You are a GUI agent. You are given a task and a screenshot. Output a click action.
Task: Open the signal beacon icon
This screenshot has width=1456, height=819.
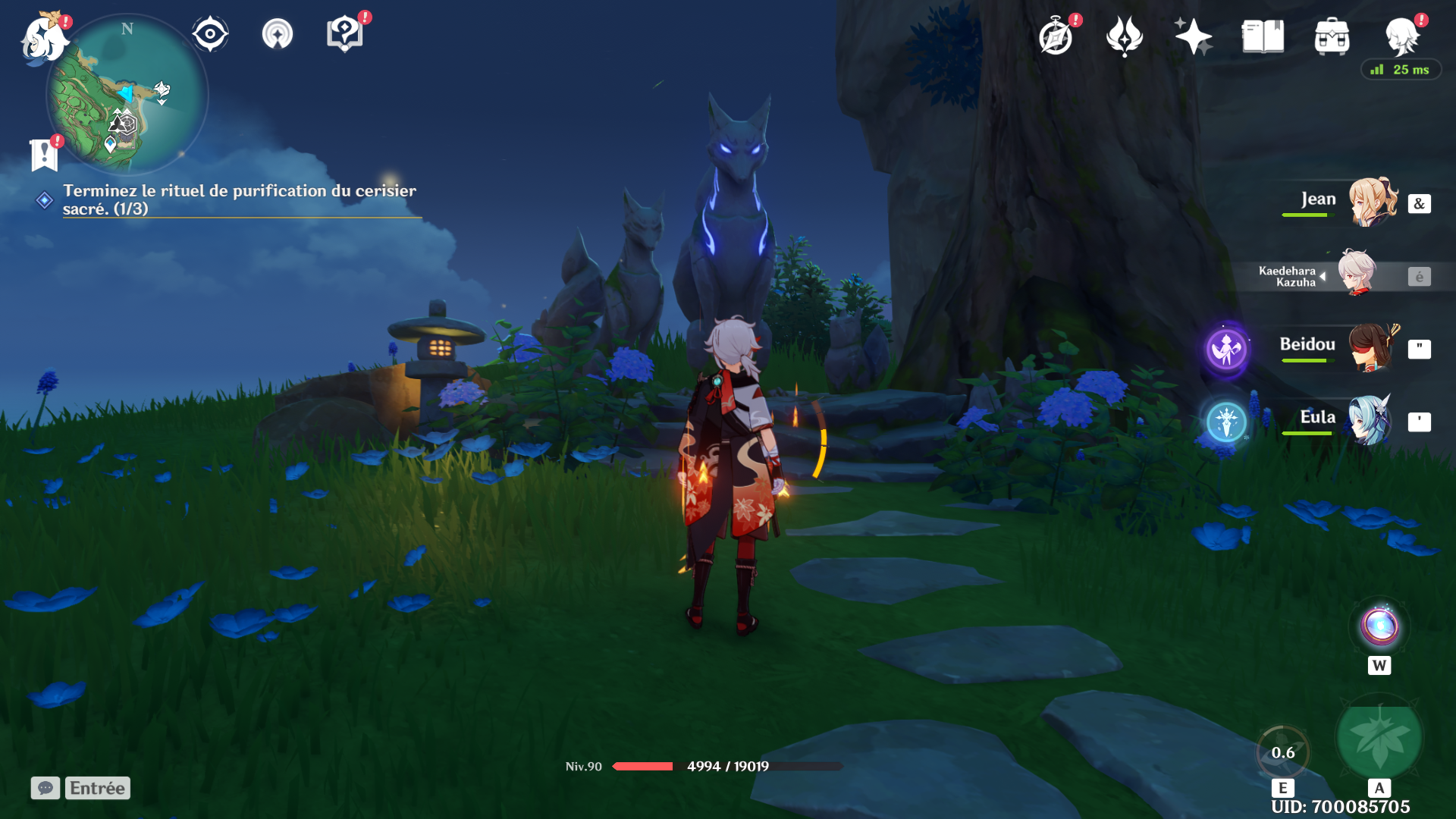[278, 34]
